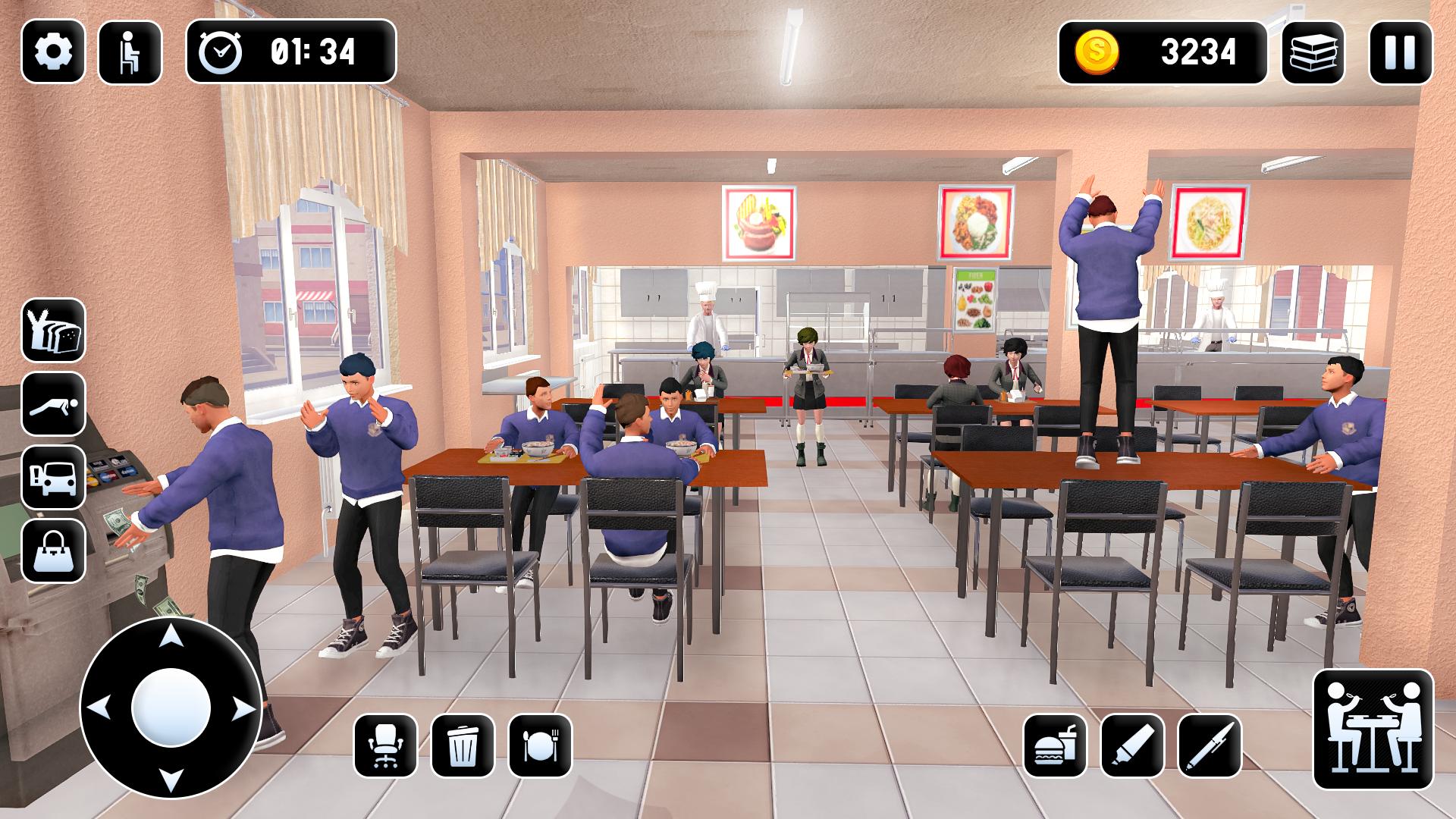Image resolution: width=1456 pixels, height=819 pixels.
Task: Tap the joystick's up arrow
Action: (171, 635)
